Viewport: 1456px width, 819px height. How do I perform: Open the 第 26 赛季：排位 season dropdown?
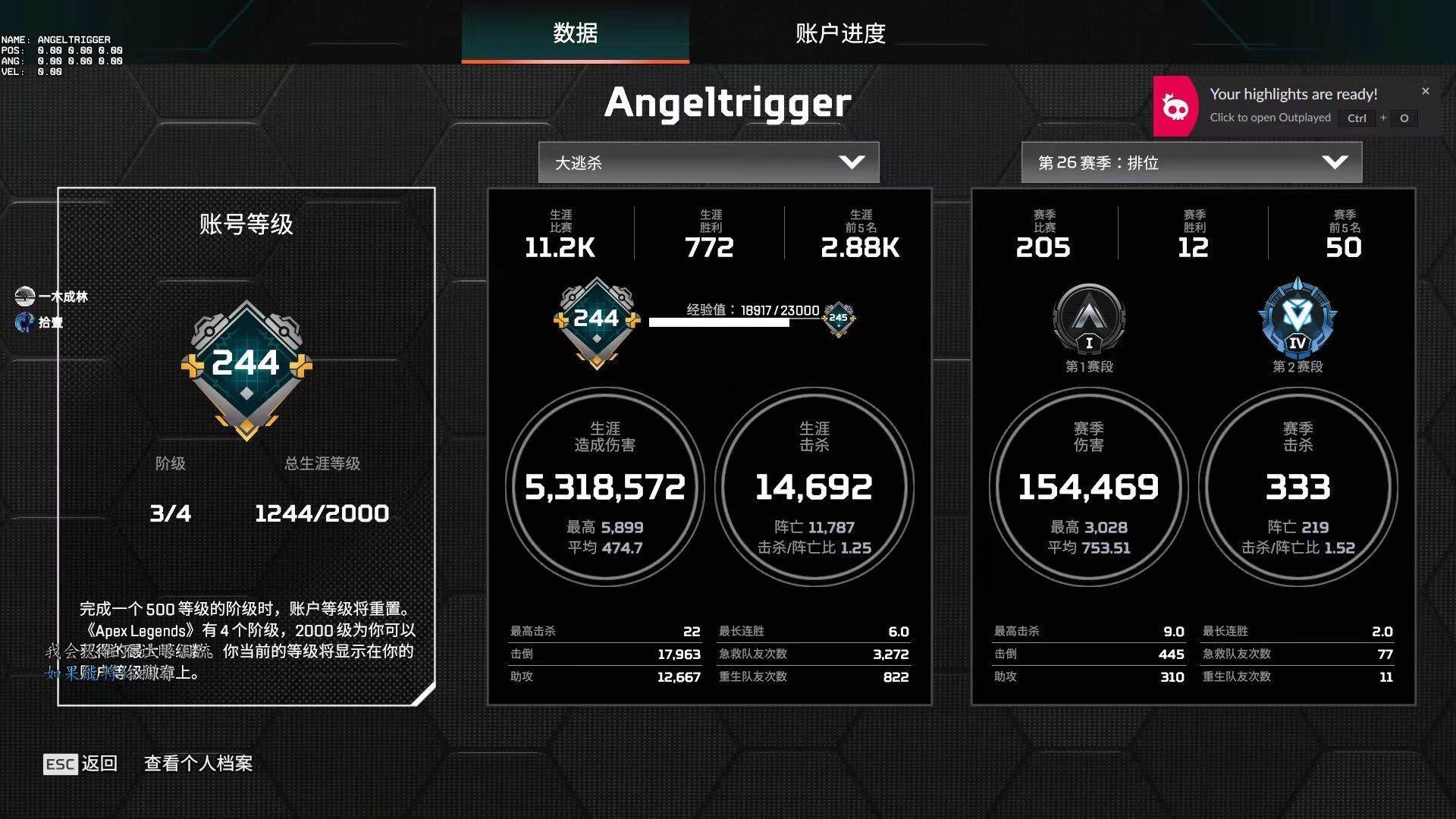1191,162
